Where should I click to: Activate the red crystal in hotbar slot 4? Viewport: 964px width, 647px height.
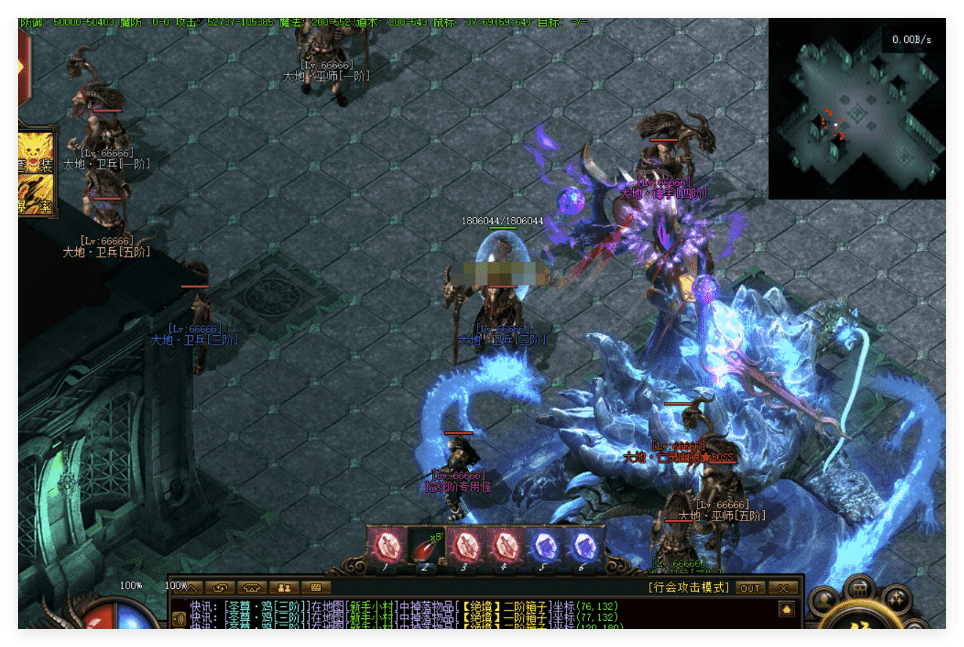click(x=503, y=546)
